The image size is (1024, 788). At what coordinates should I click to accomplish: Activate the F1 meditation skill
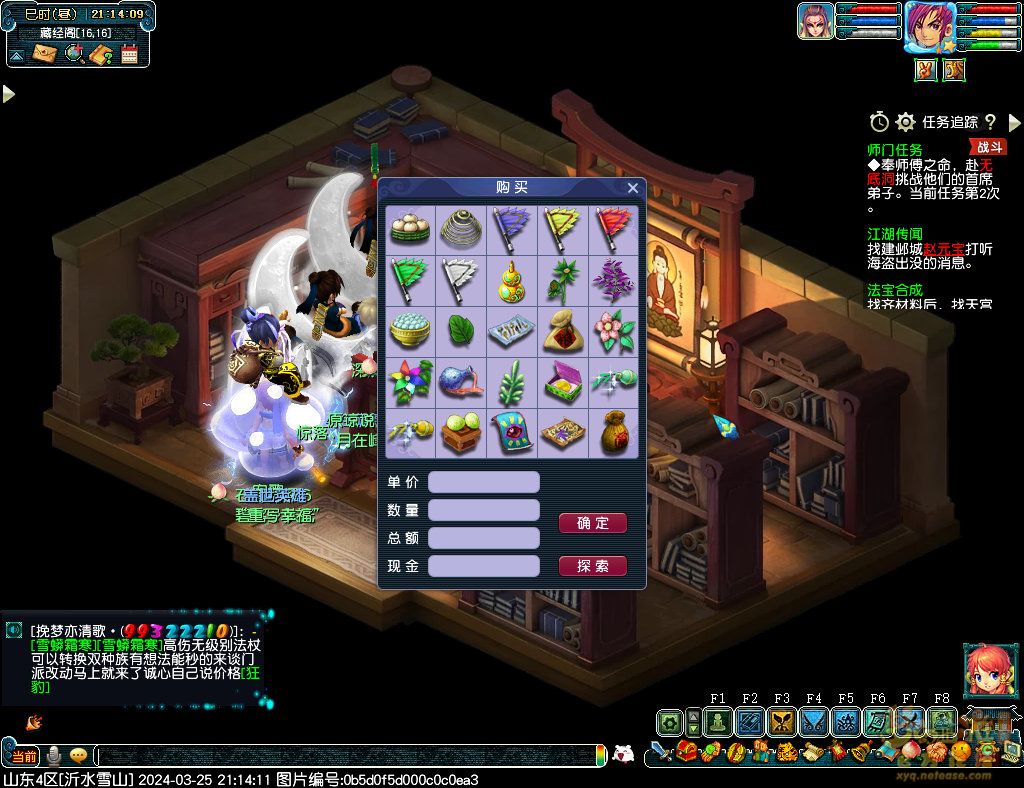tap(717, 722)
